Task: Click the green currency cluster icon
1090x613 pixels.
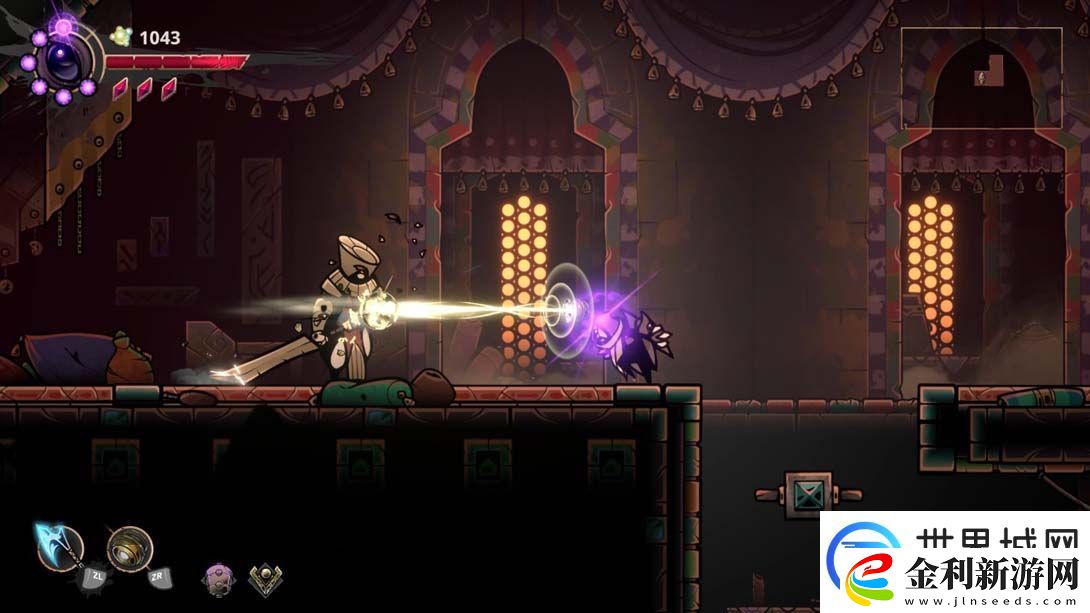Action: tap(122, 37)
